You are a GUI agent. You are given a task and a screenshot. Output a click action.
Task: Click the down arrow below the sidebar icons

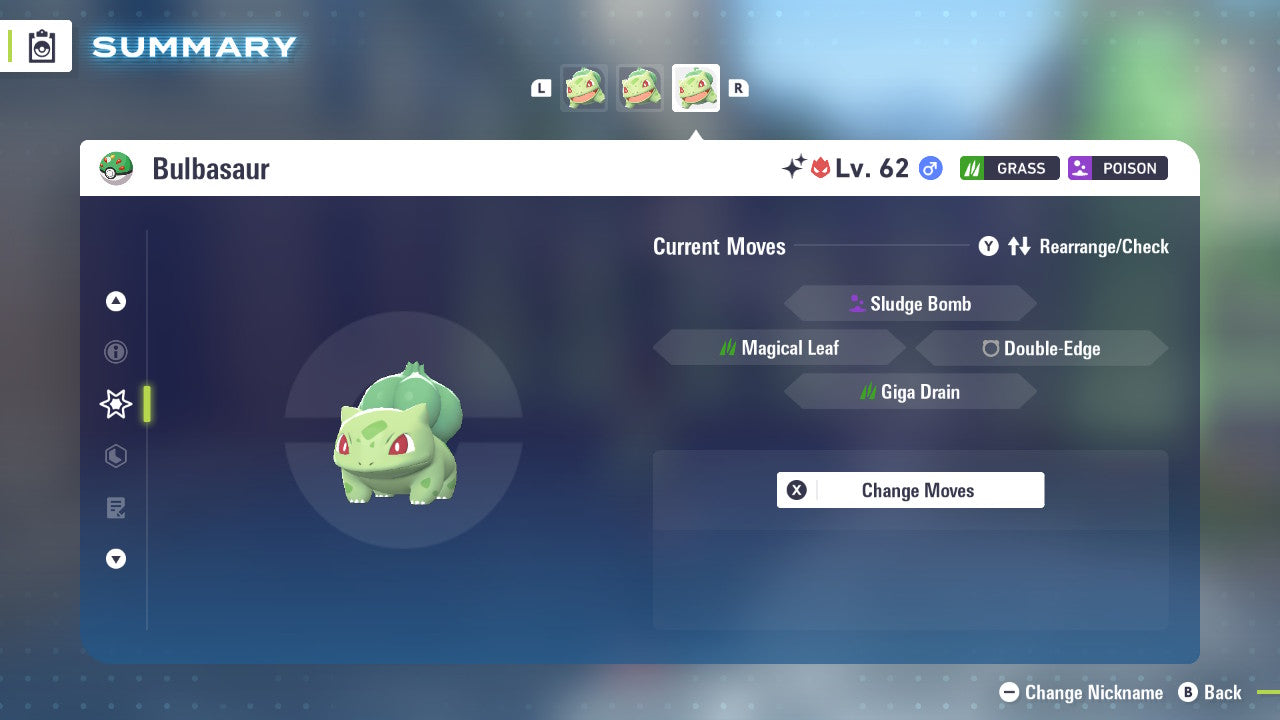tap(116, 559)
